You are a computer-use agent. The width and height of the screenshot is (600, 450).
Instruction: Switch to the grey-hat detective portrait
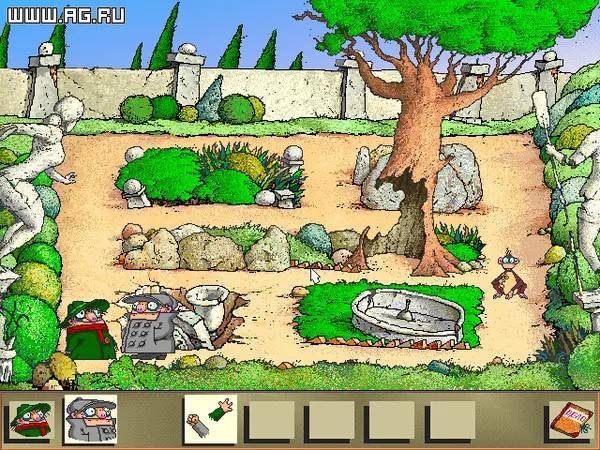point(90,418)
